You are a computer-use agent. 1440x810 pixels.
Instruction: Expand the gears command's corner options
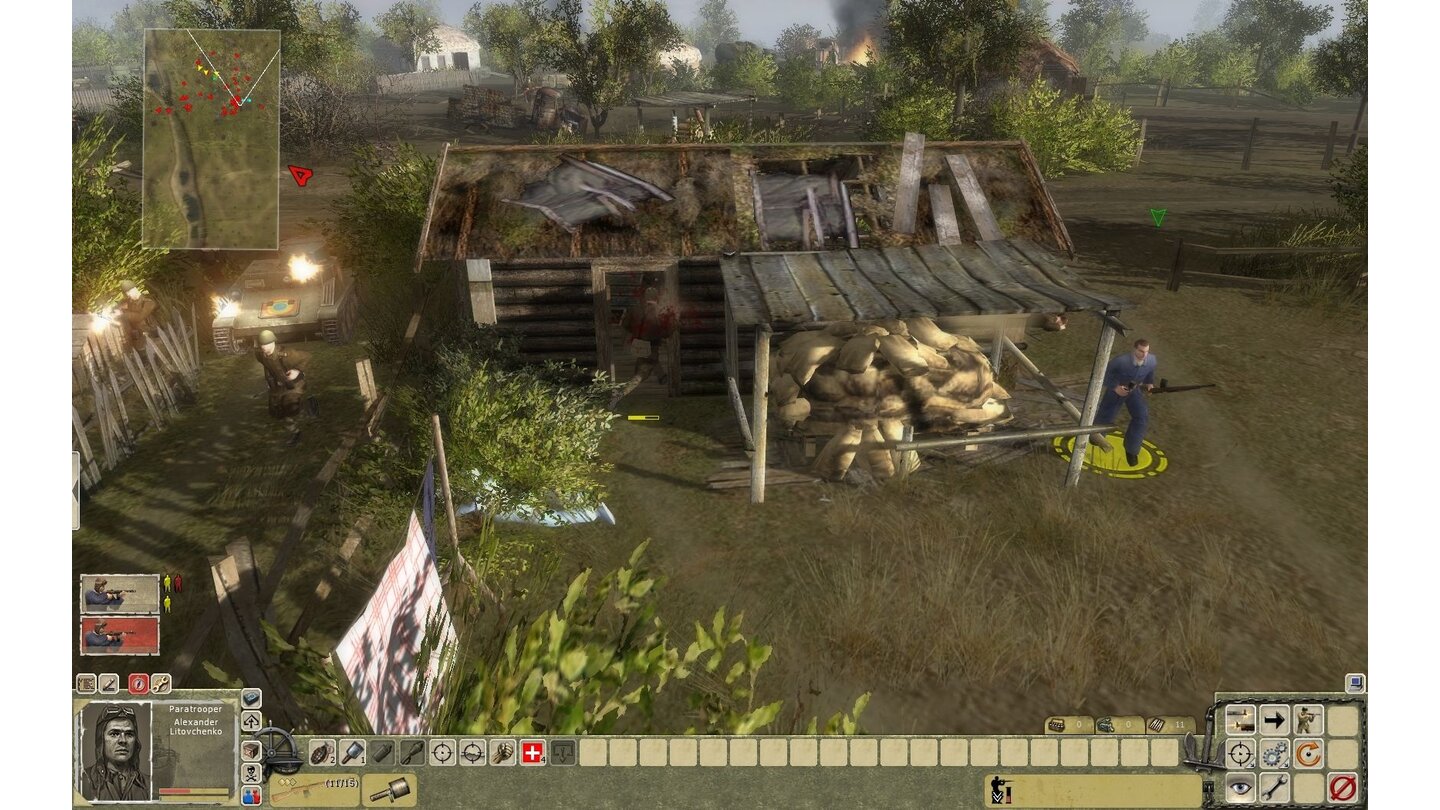[x=1285, y=765]
